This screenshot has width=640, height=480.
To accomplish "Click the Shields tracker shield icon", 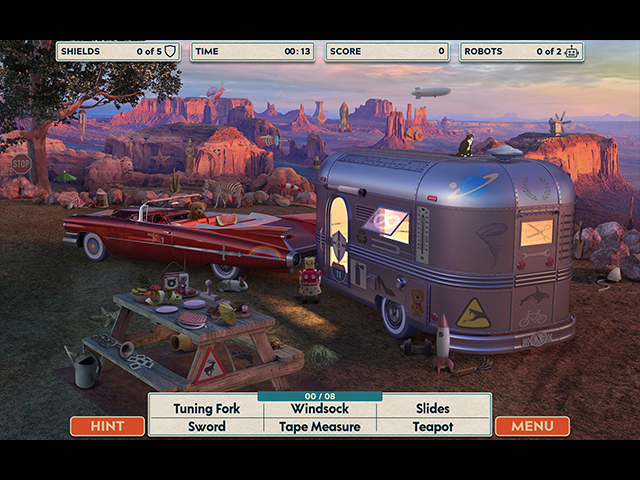I will point(169,51).
